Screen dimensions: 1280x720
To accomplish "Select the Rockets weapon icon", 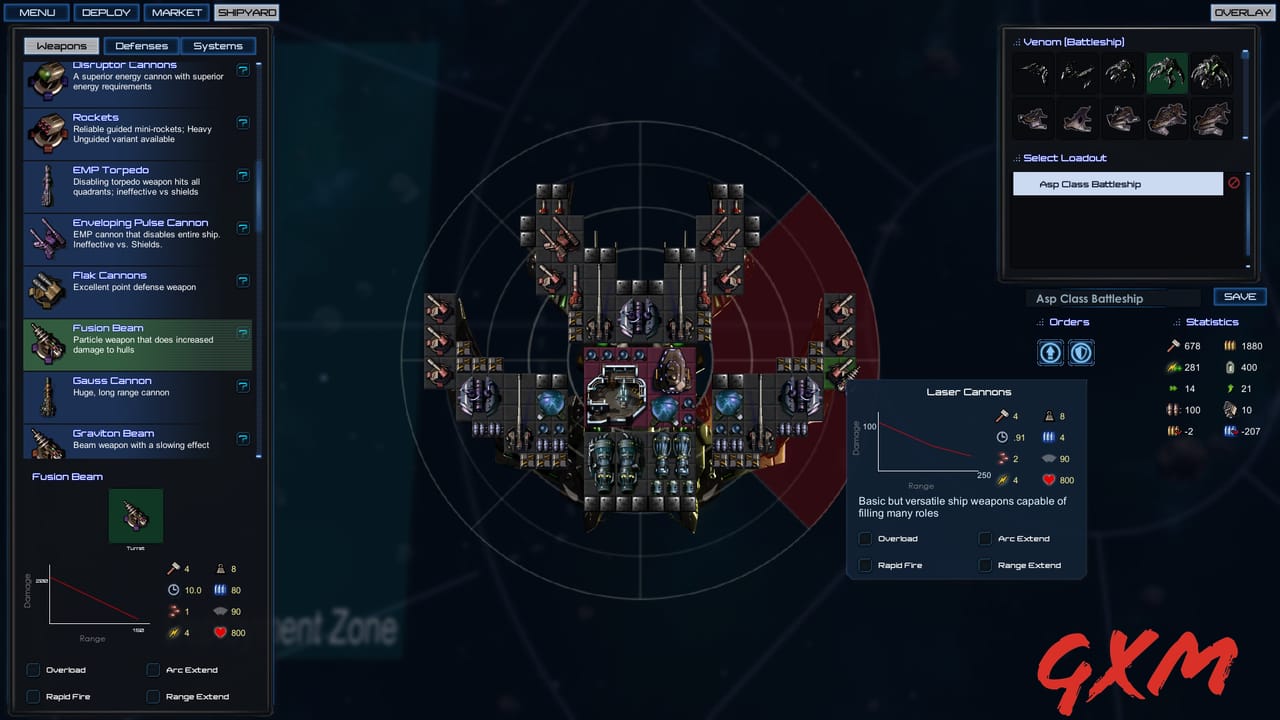I will [48, 131].
